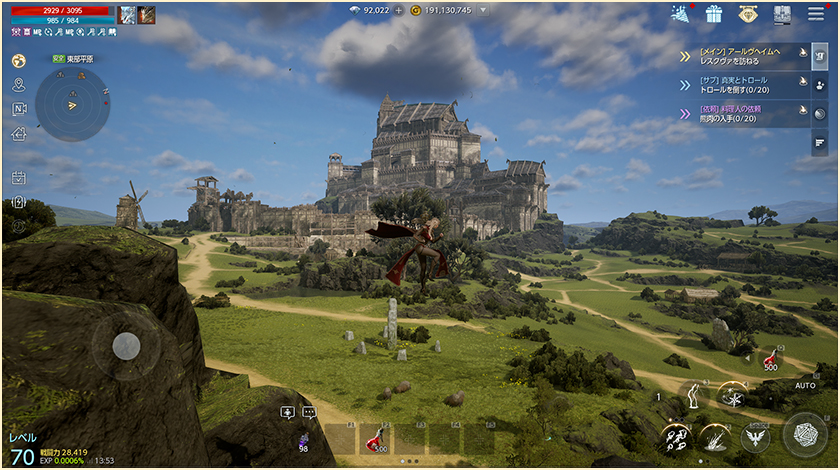Use the red potion hotbar slot

tap(375, 438)
